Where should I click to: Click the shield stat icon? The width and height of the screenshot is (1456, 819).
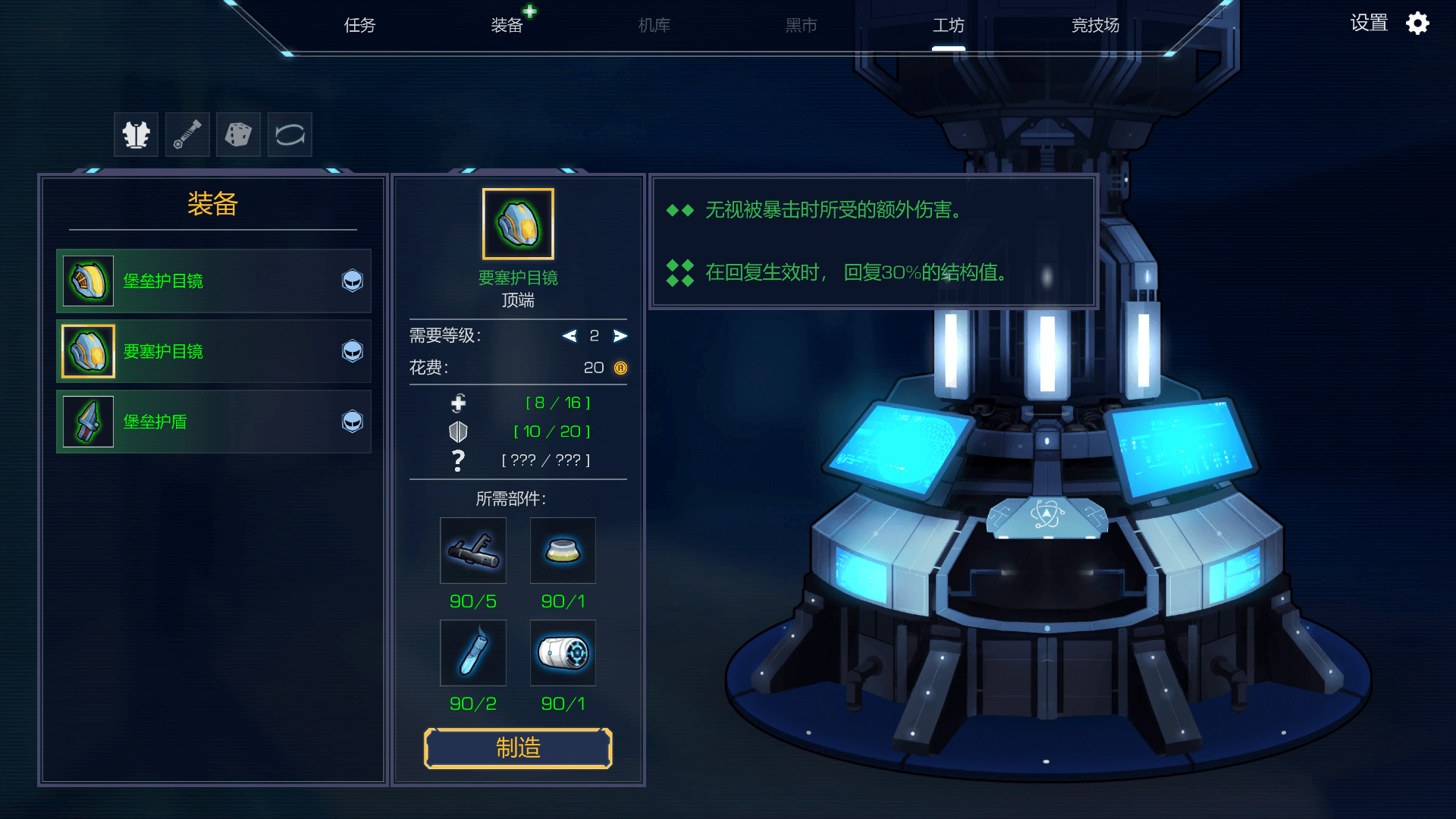tap(458, 431)
